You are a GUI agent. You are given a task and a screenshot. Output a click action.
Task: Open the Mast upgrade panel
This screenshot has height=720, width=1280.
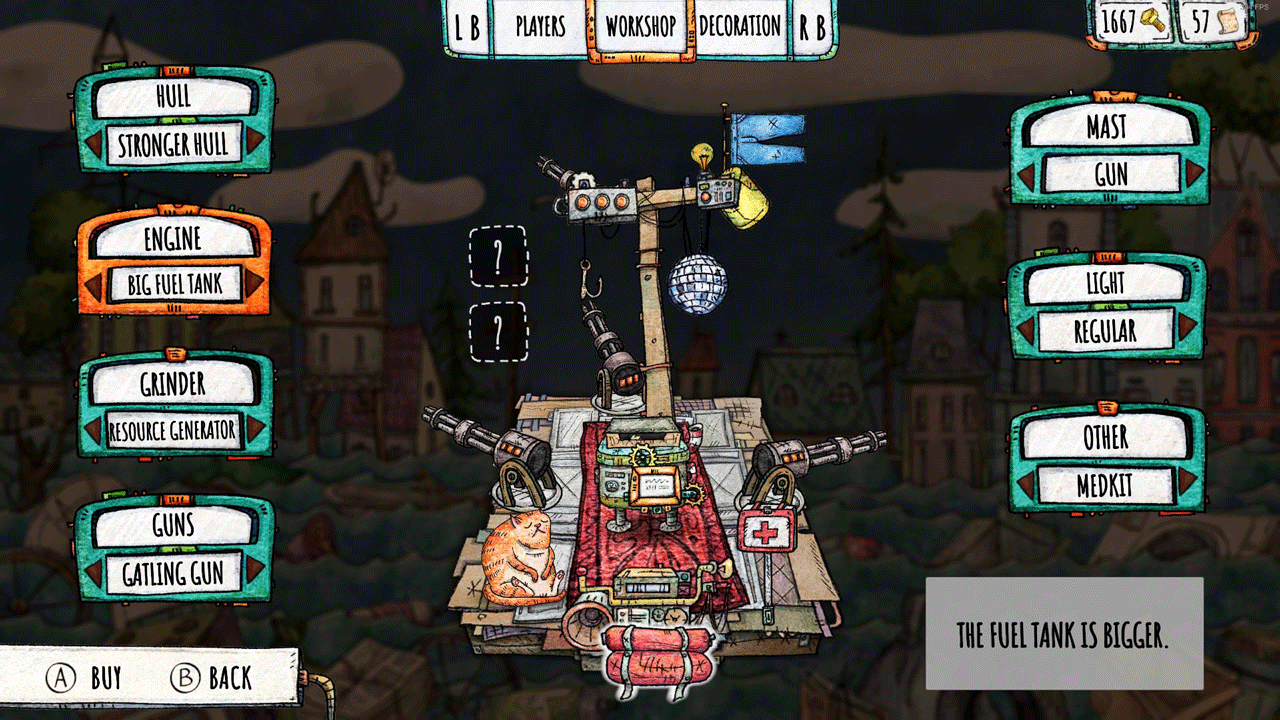pos(1107,127)
